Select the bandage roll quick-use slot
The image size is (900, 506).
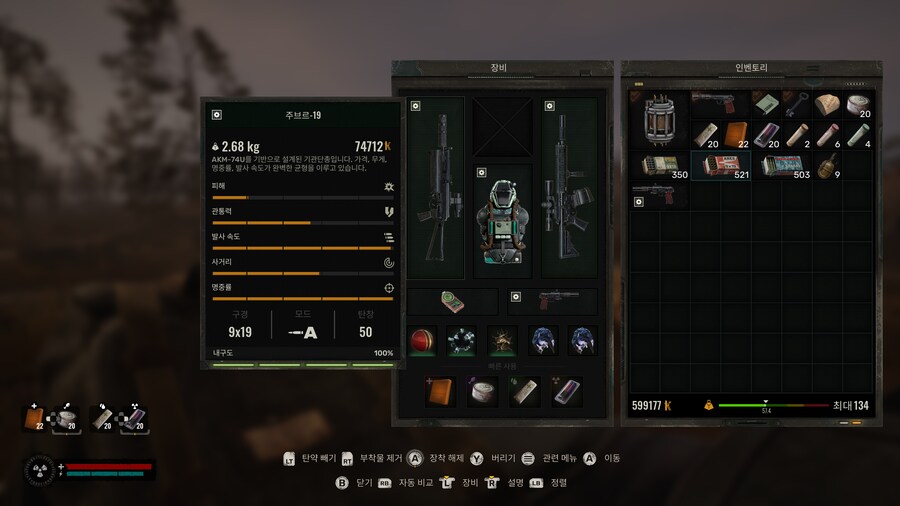(x=482, y=392)
